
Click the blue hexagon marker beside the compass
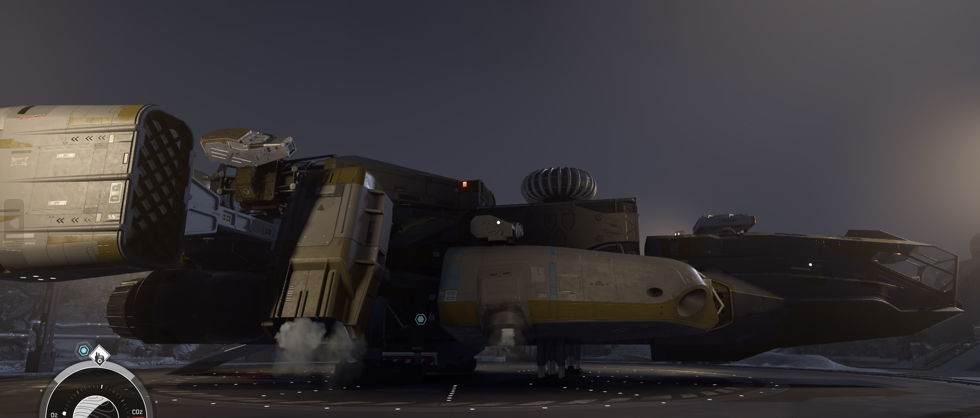point(84,351)
